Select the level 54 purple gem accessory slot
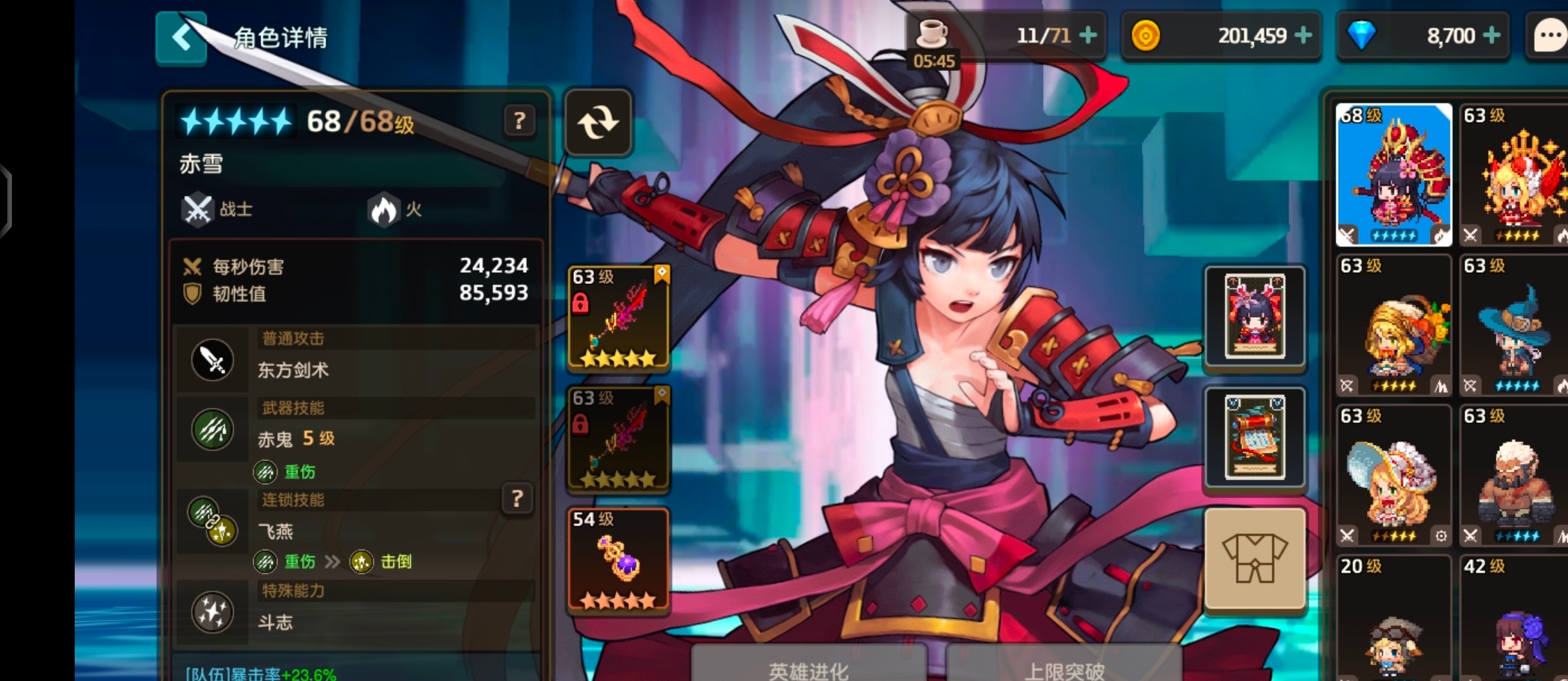The height and width of the screenshot is (681, 1568). coord(618,560)
